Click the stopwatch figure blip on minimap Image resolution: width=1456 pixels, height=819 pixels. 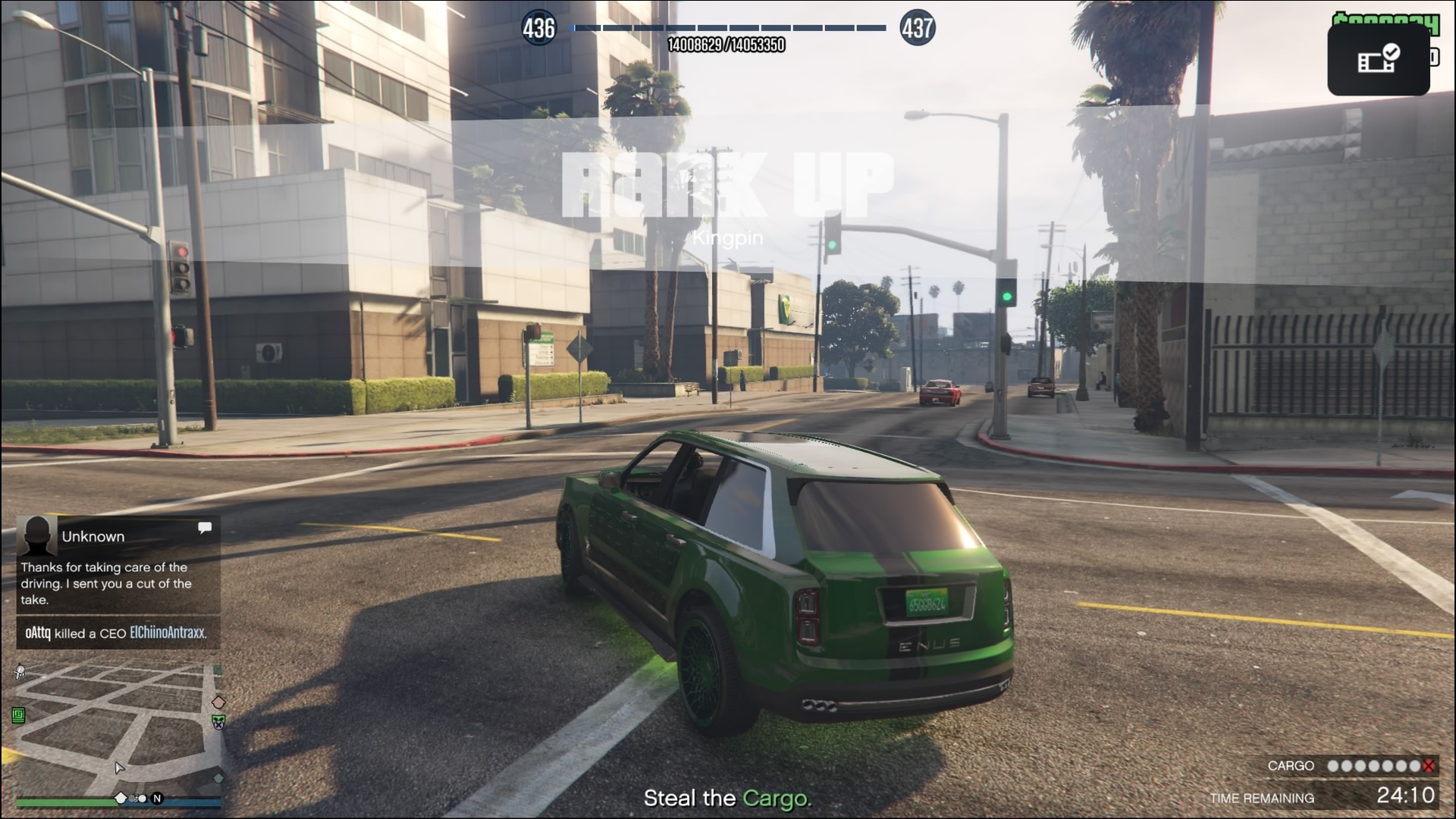click(x=20, y=671)
